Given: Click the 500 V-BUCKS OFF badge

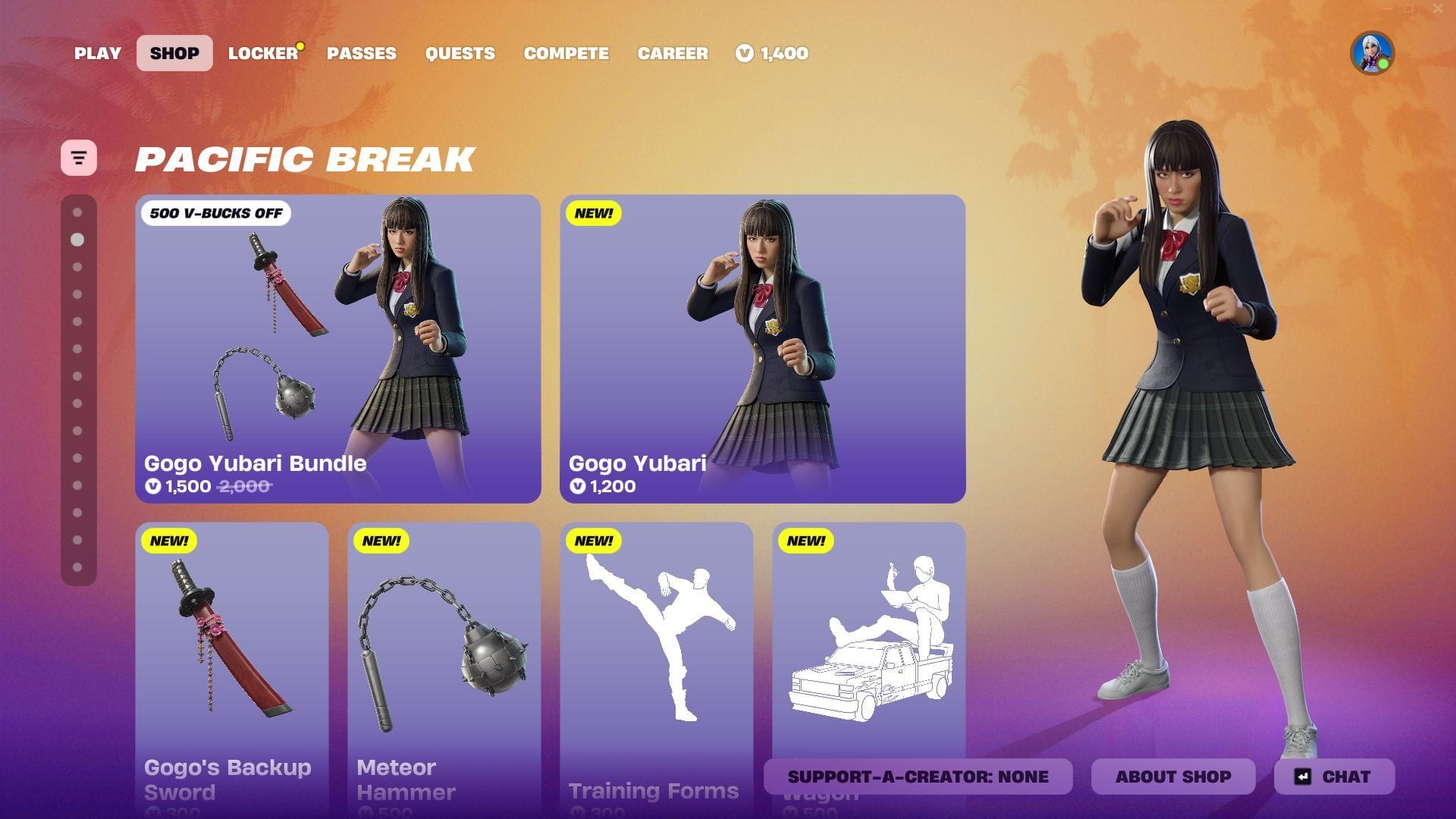Looking at the screenshot, I should 216,213.
